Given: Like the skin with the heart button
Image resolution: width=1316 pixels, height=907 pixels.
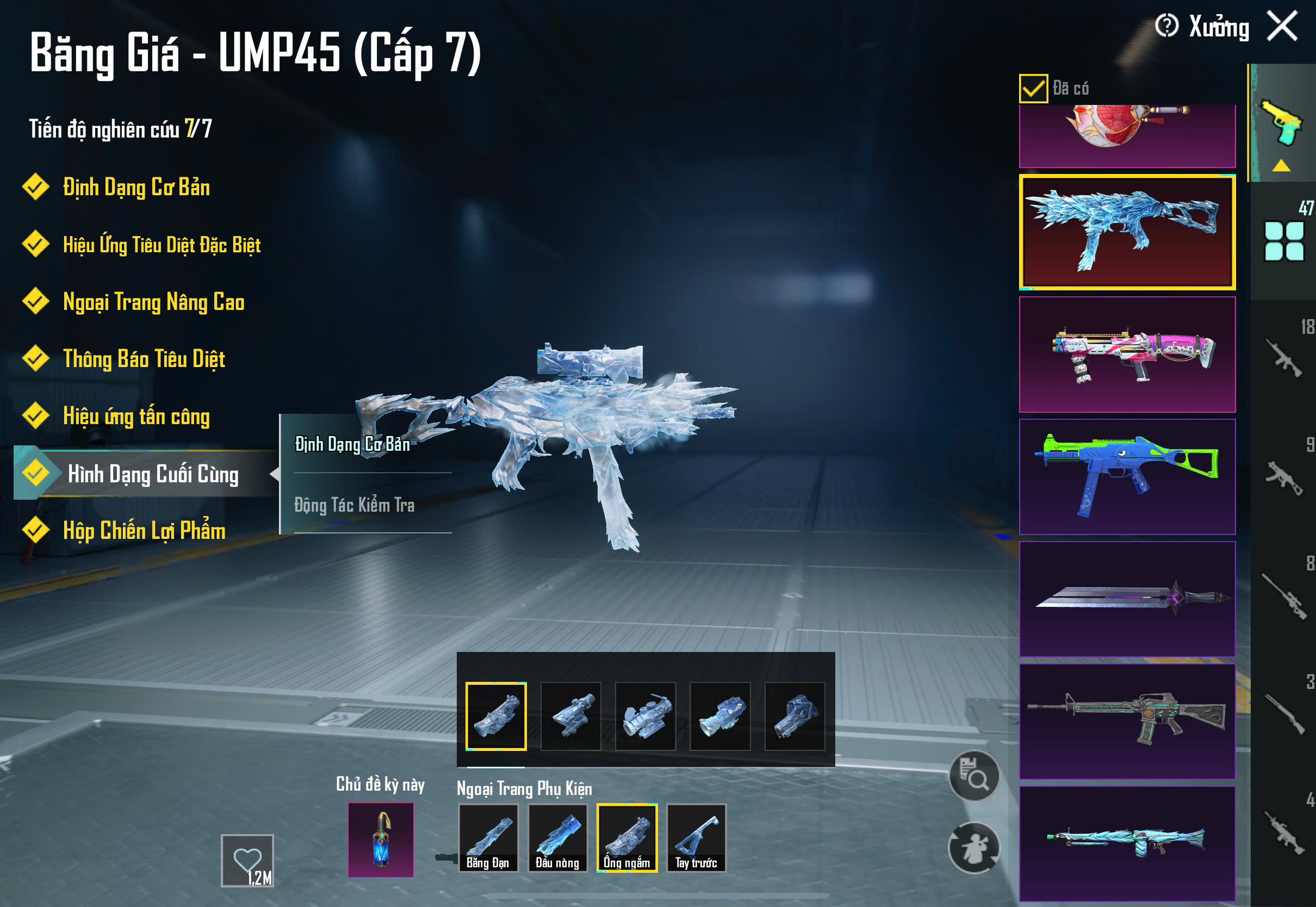Looking at the screenshot, I should click(x=247, y=860).
